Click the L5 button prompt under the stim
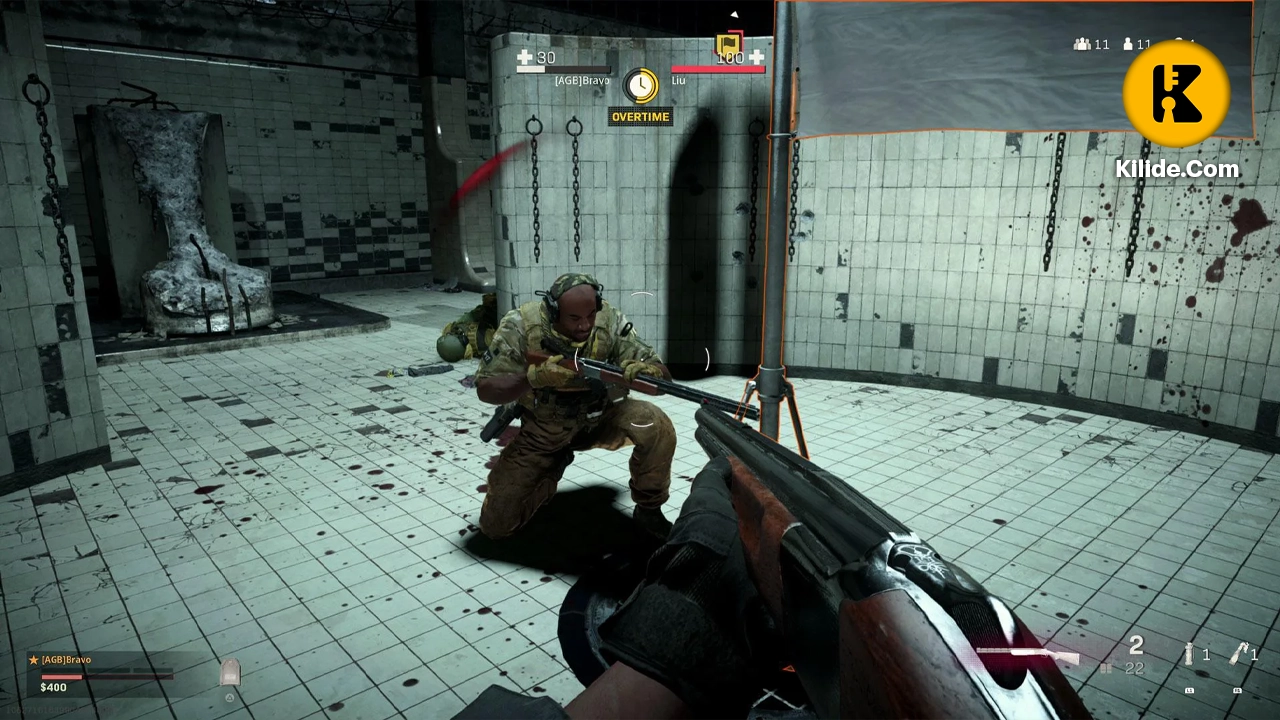The height and width of the screenshot is (720, 1280). [x=1189, y=690]
